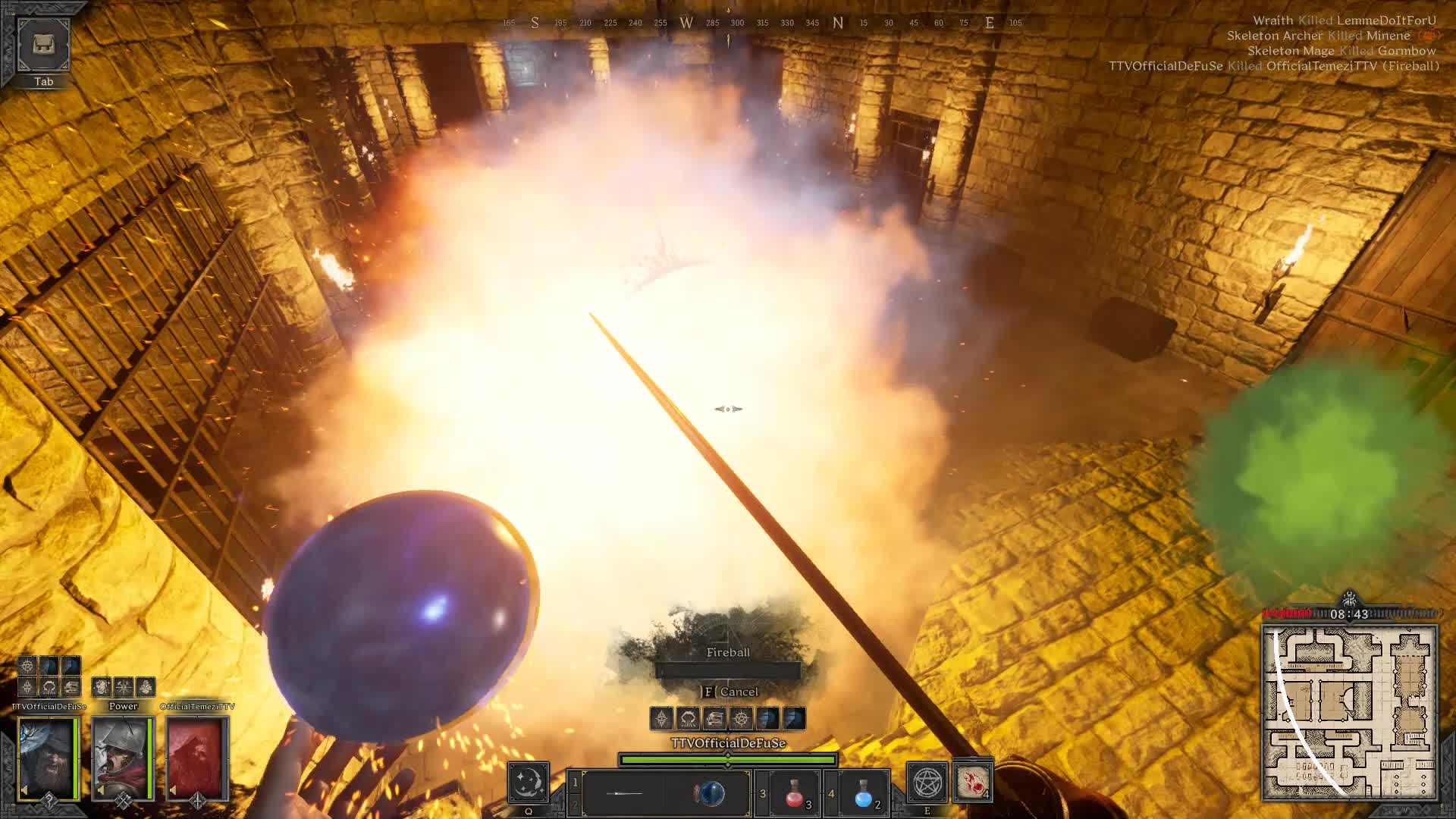Click the pentagram circle icon above the health bar
Viewport: 1456px width, 819px height.
(x=741, y=718)
